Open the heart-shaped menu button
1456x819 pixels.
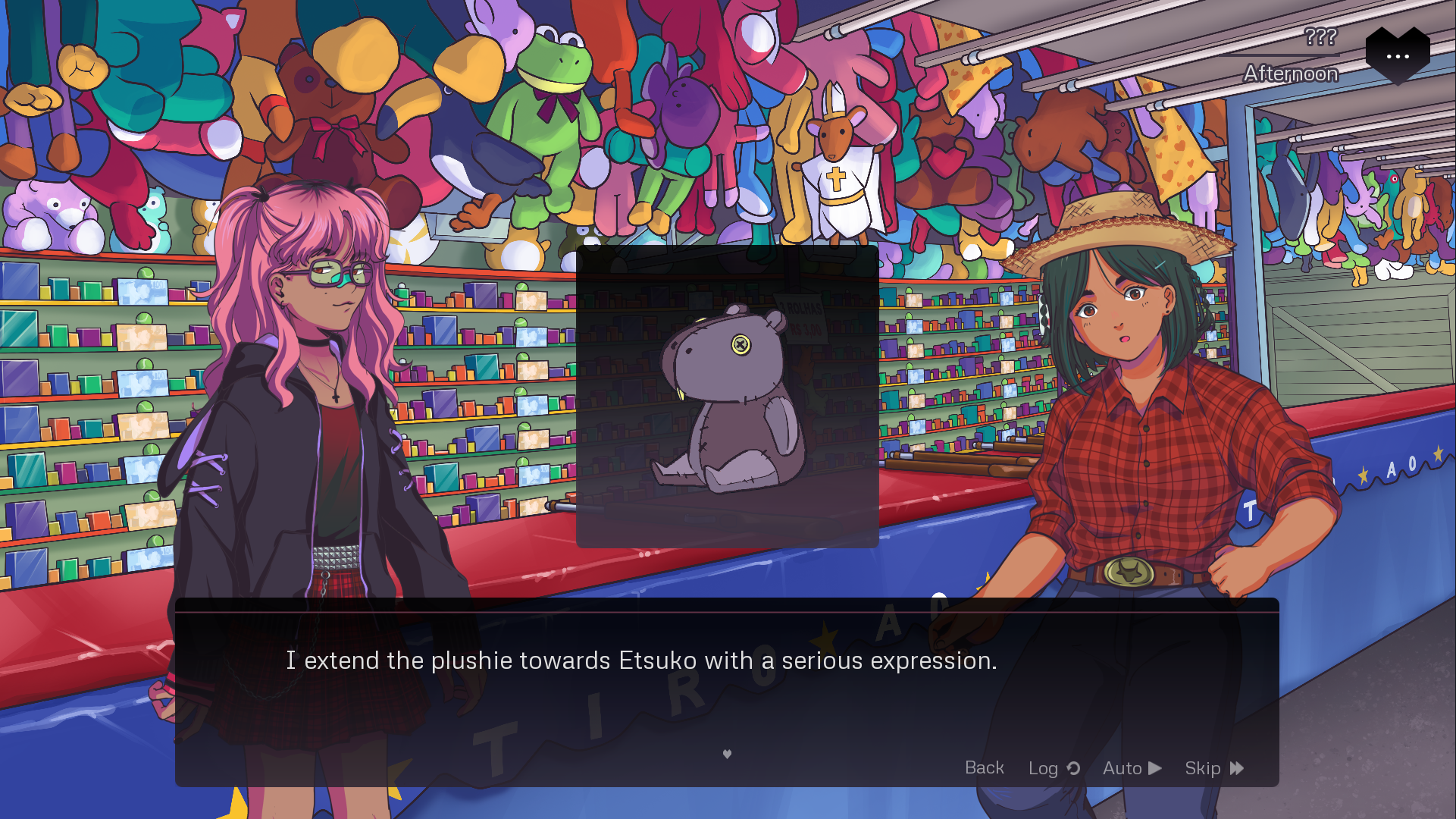[x=1397, y=55]
